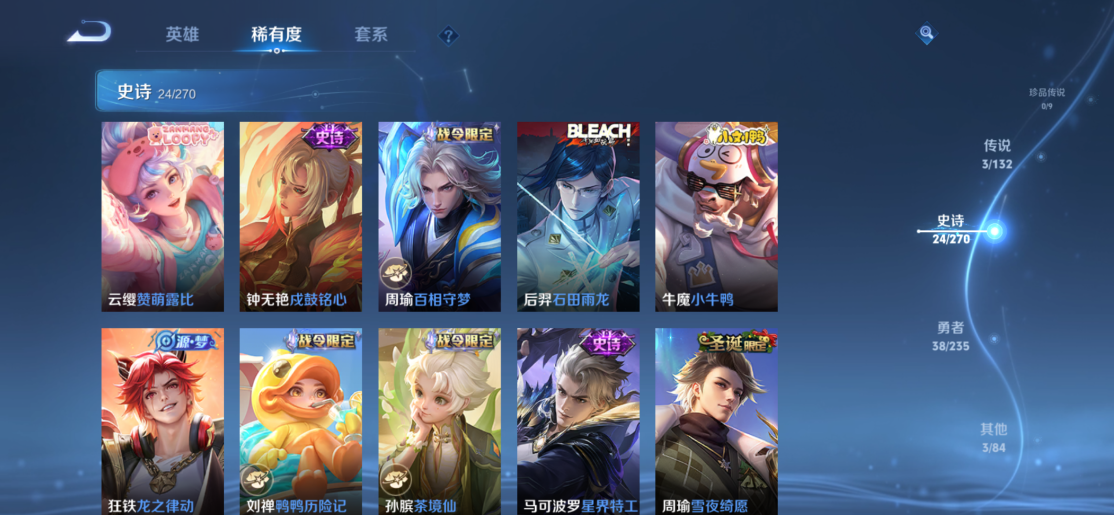View the 刘禅 鸭鸭历险记 skin card
Viewport: 1114px width, 515px height.
[x=301, y=422]
